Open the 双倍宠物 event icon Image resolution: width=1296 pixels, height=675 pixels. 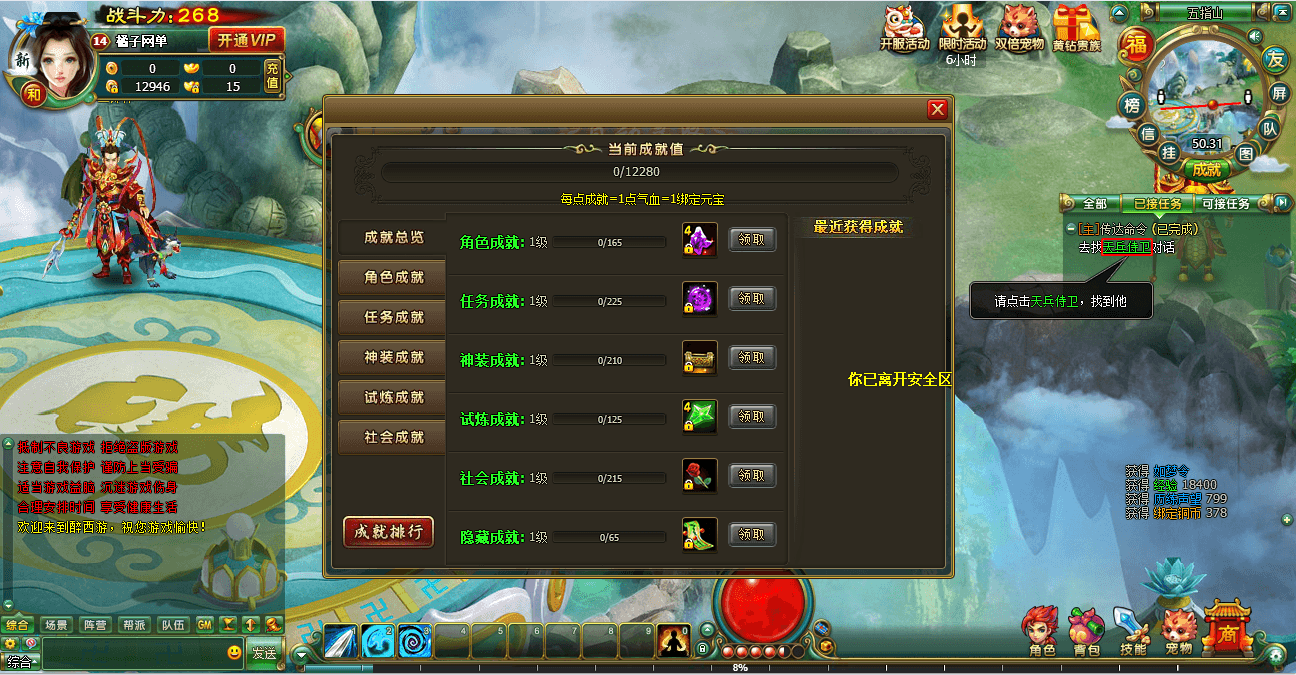click(x=1019, y=27)
